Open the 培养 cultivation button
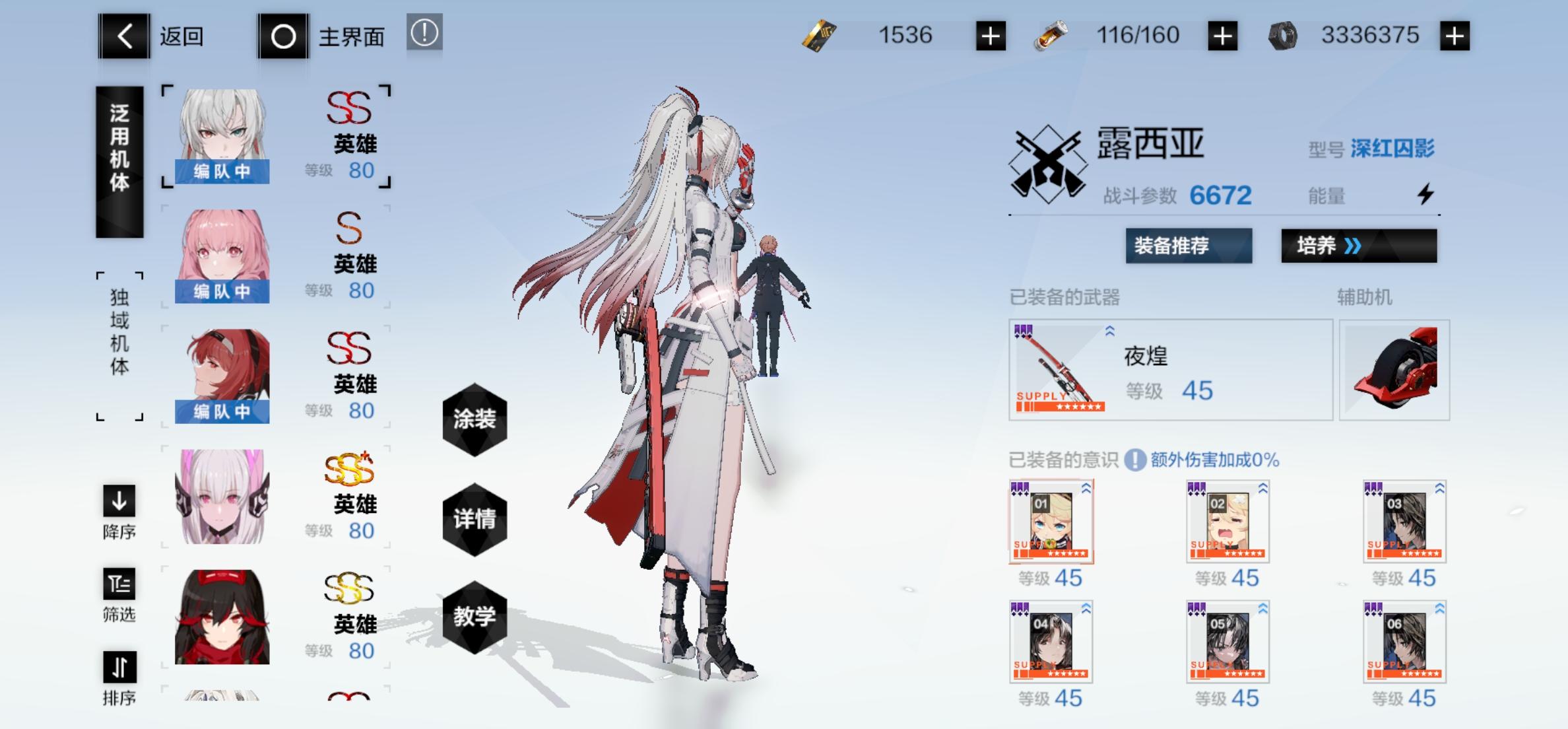Viewport: 1568px width, 729px height. click(x=1358, y=246)
